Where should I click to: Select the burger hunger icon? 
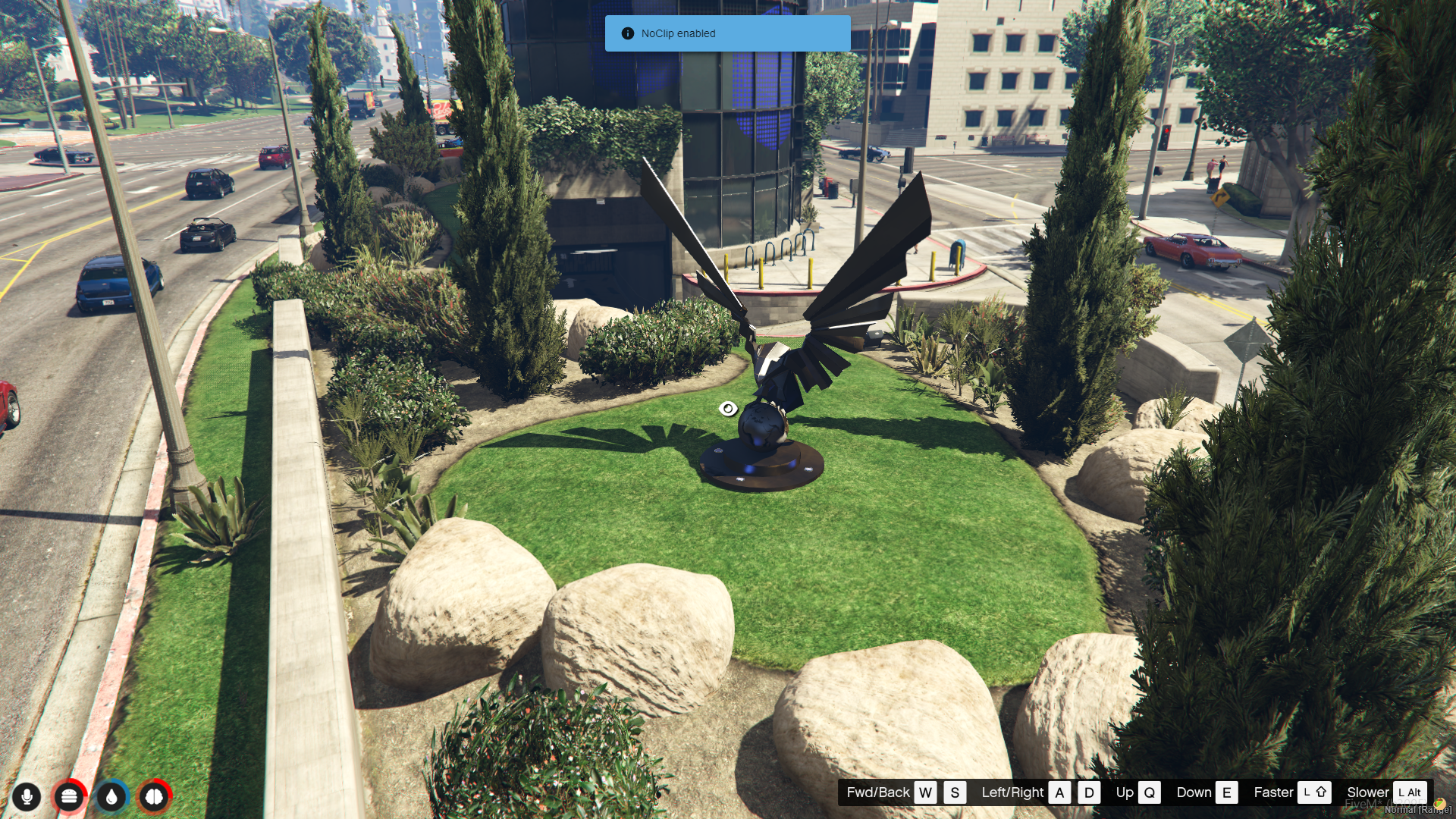(69, 797)
